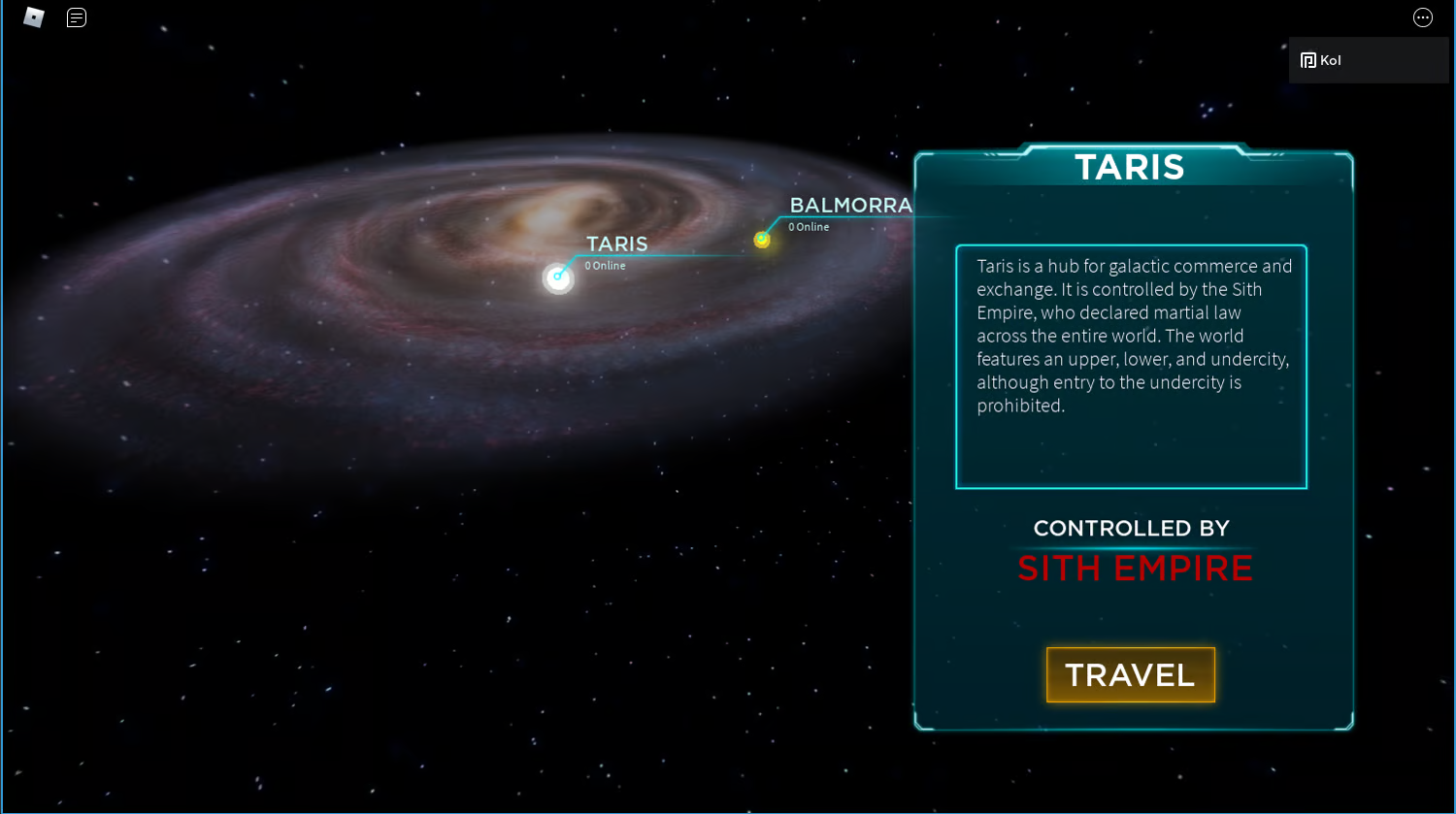Expand Balmorra details via its label
Screen dimensions: 1456x814
pyautogui.click(x=850, y=206)
